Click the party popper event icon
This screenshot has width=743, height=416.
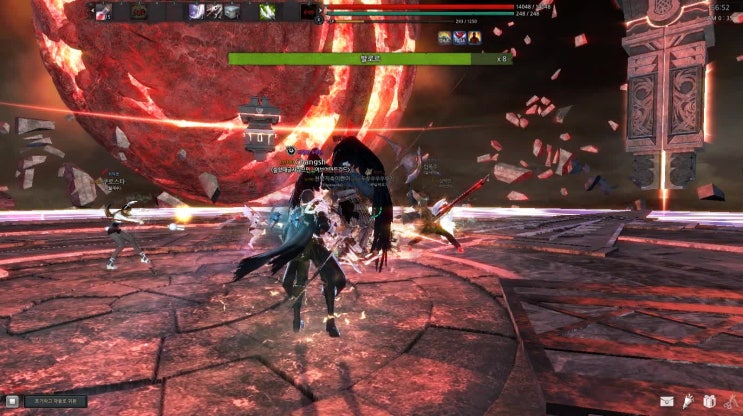pyautogui.click(x=688, y=402)
